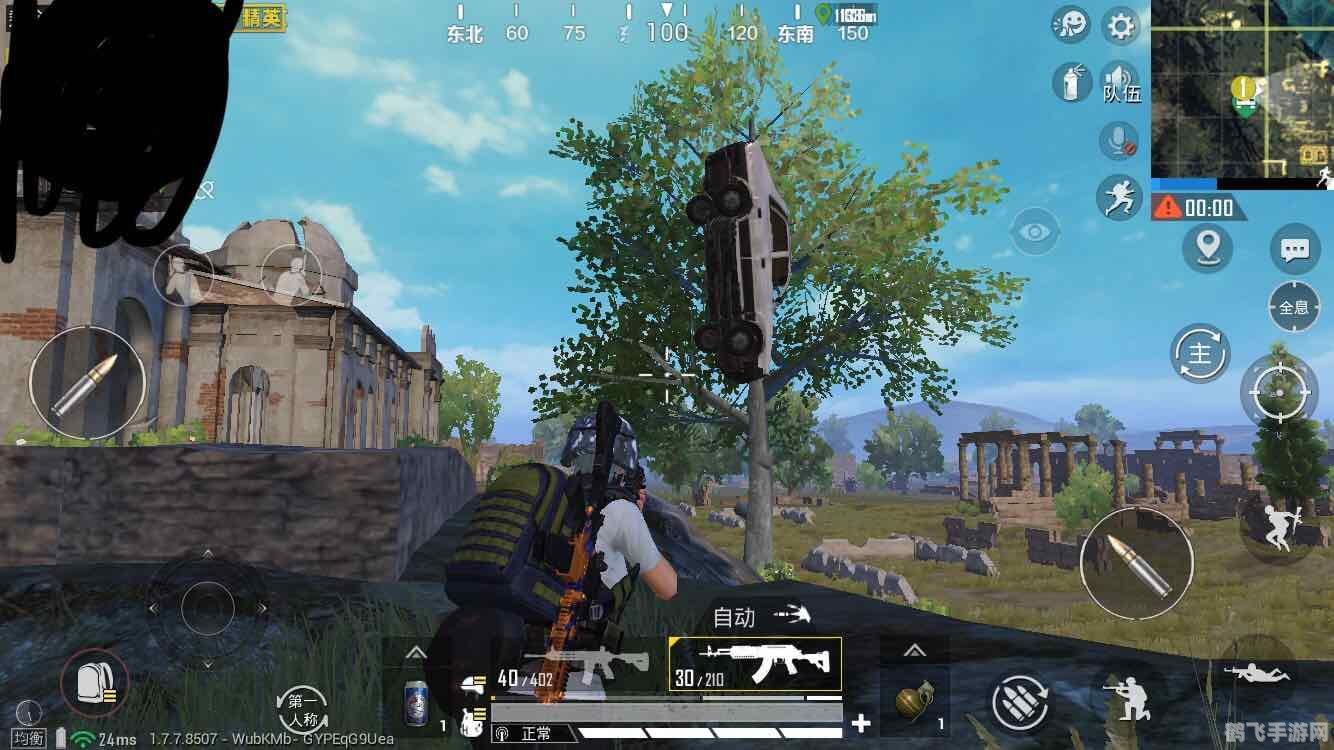The image size is (1334, 750).
Task: Select the frag grenade slot
Action: [912, 697]
